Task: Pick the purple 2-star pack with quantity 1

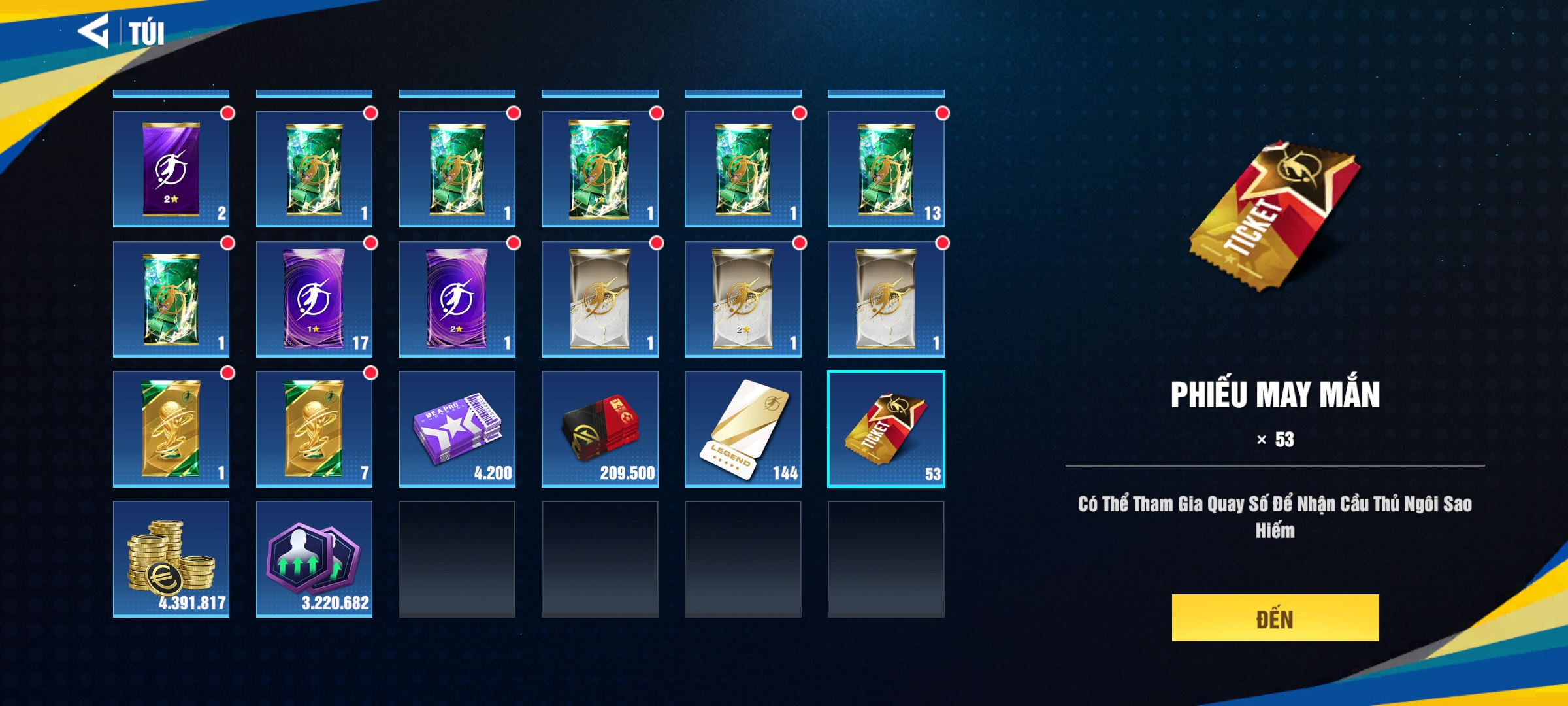Action: [457, 299]
